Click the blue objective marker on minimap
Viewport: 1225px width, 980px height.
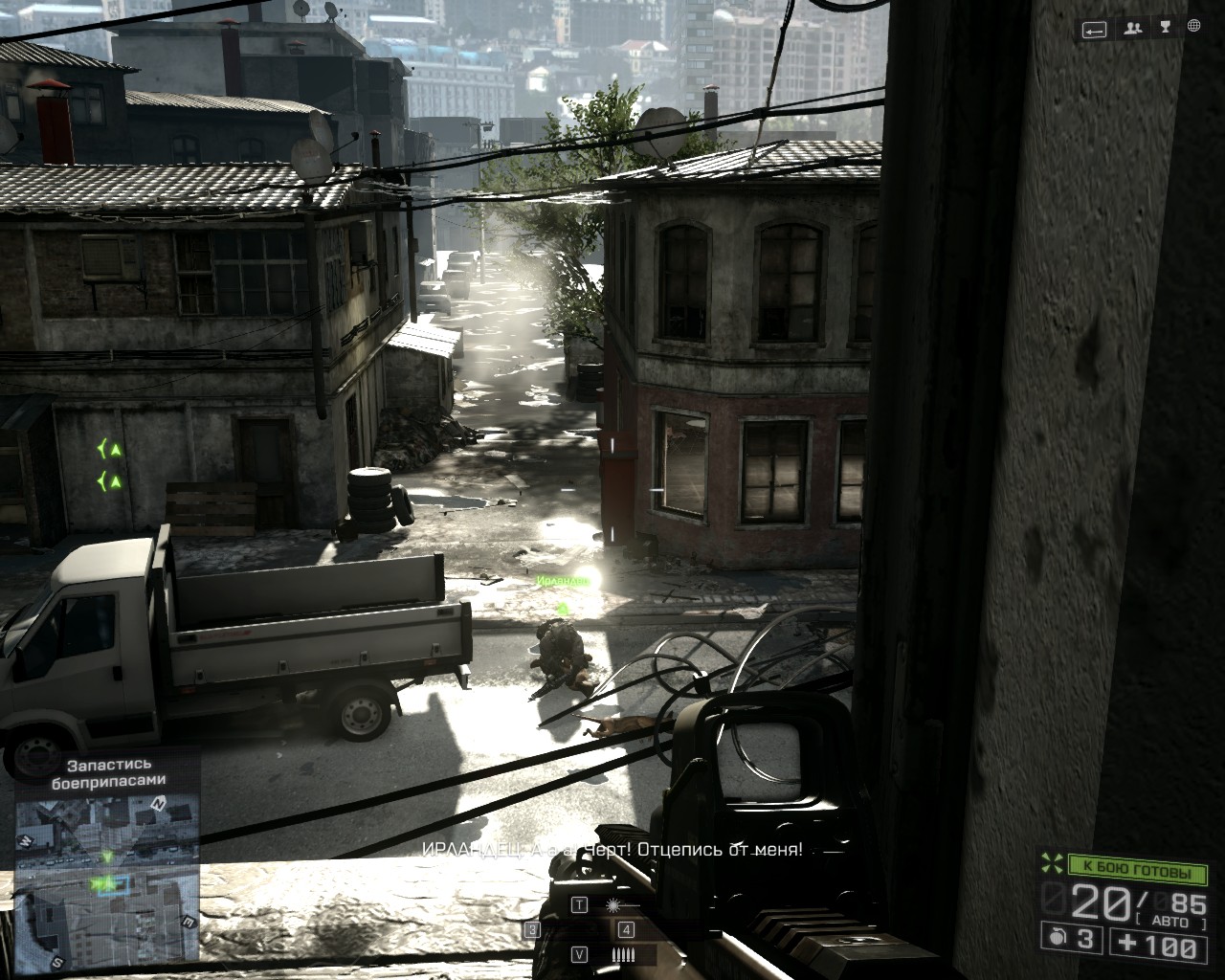[113, 885]
